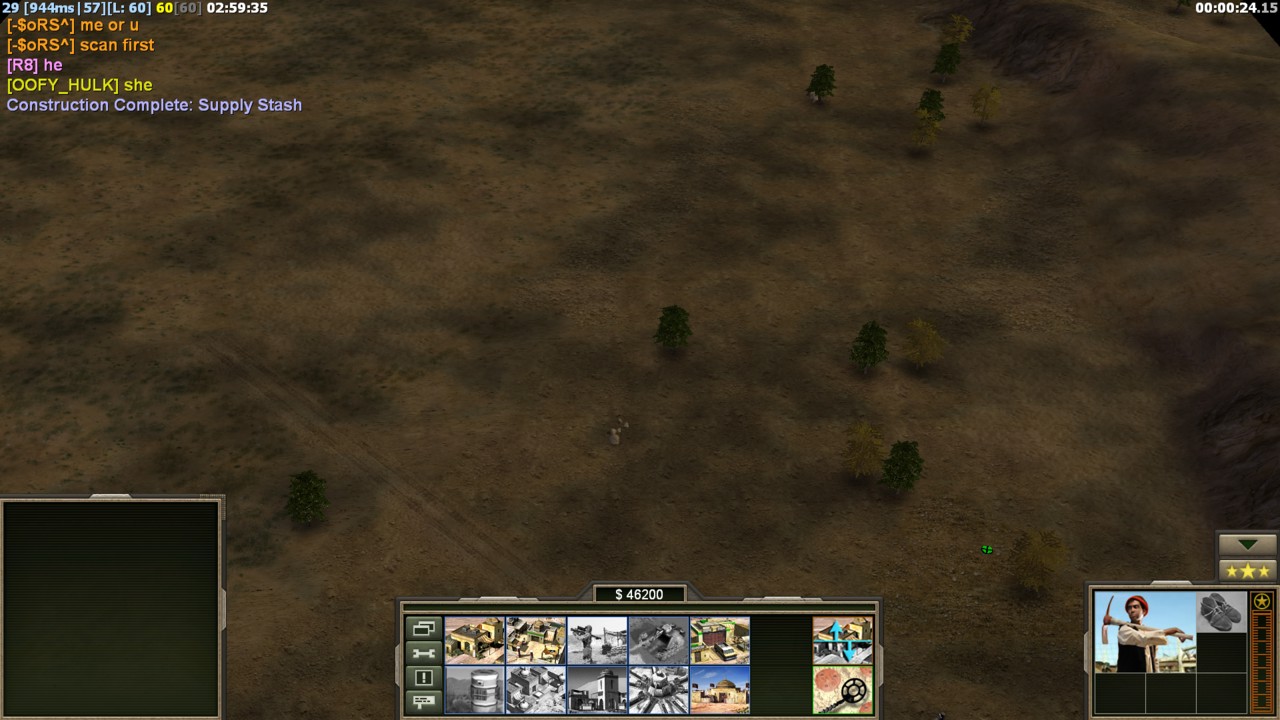Build a Command Center
Image resolution: width=1280 pixels, height=720 pixels.
[719, 690]
